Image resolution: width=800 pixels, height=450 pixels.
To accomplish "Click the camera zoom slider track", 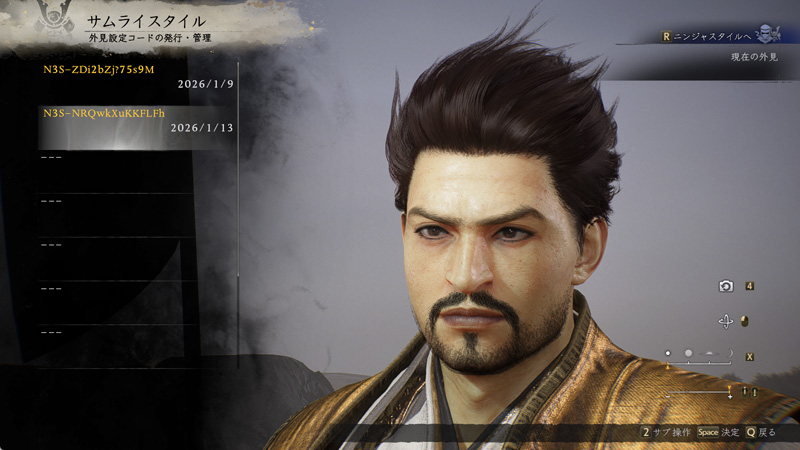I will coord(698,393).
